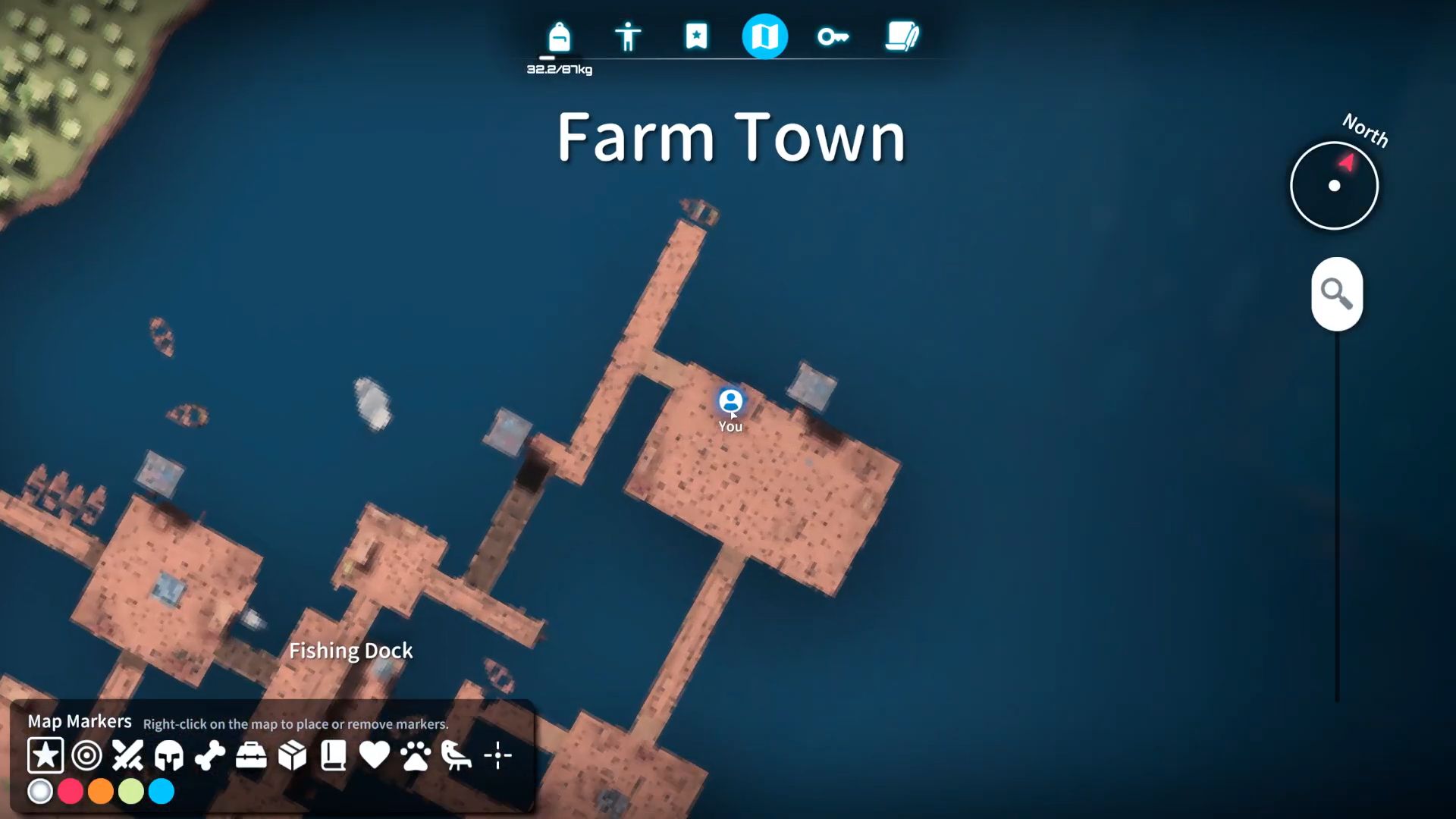
Task: Select the heart marker type
Action: click(x=375, y=755)
